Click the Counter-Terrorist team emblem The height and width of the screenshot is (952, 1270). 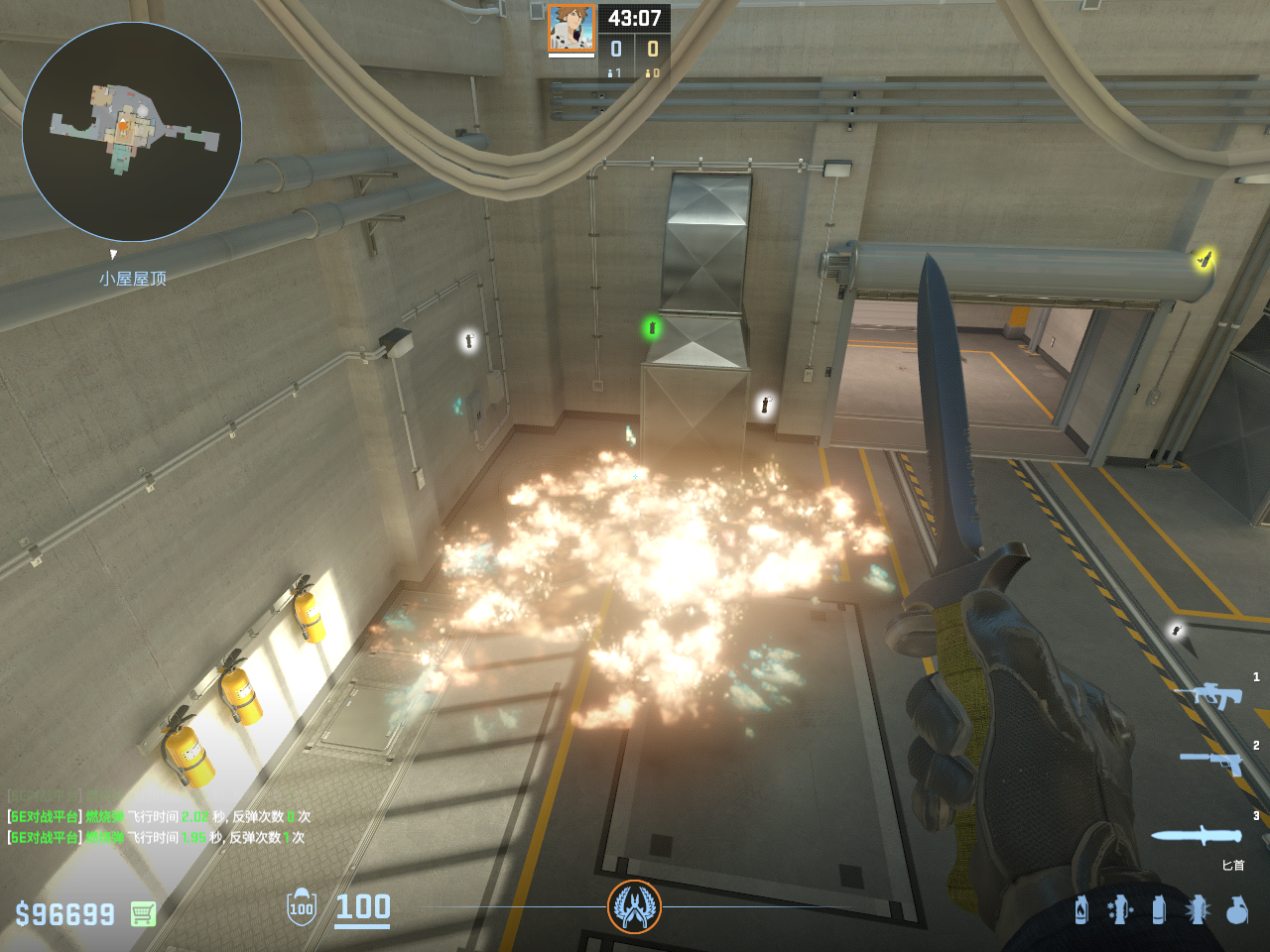point(634,906)
